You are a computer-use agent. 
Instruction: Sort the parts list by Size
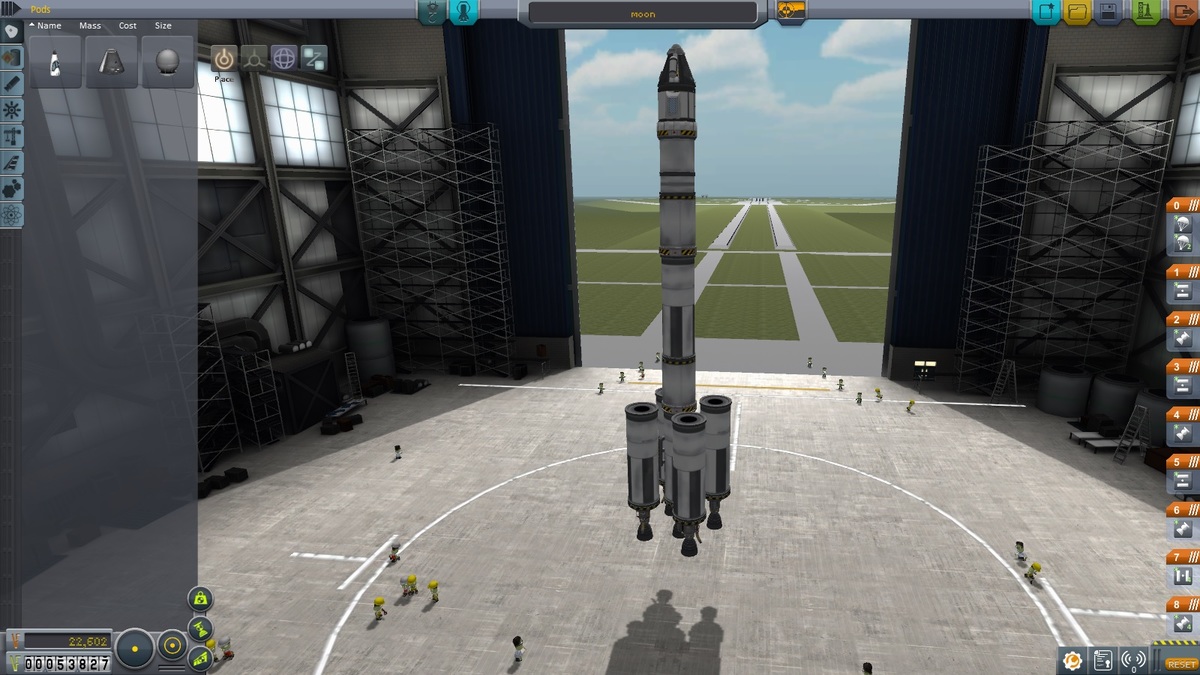pyautogui.click(x=163, y=25)
